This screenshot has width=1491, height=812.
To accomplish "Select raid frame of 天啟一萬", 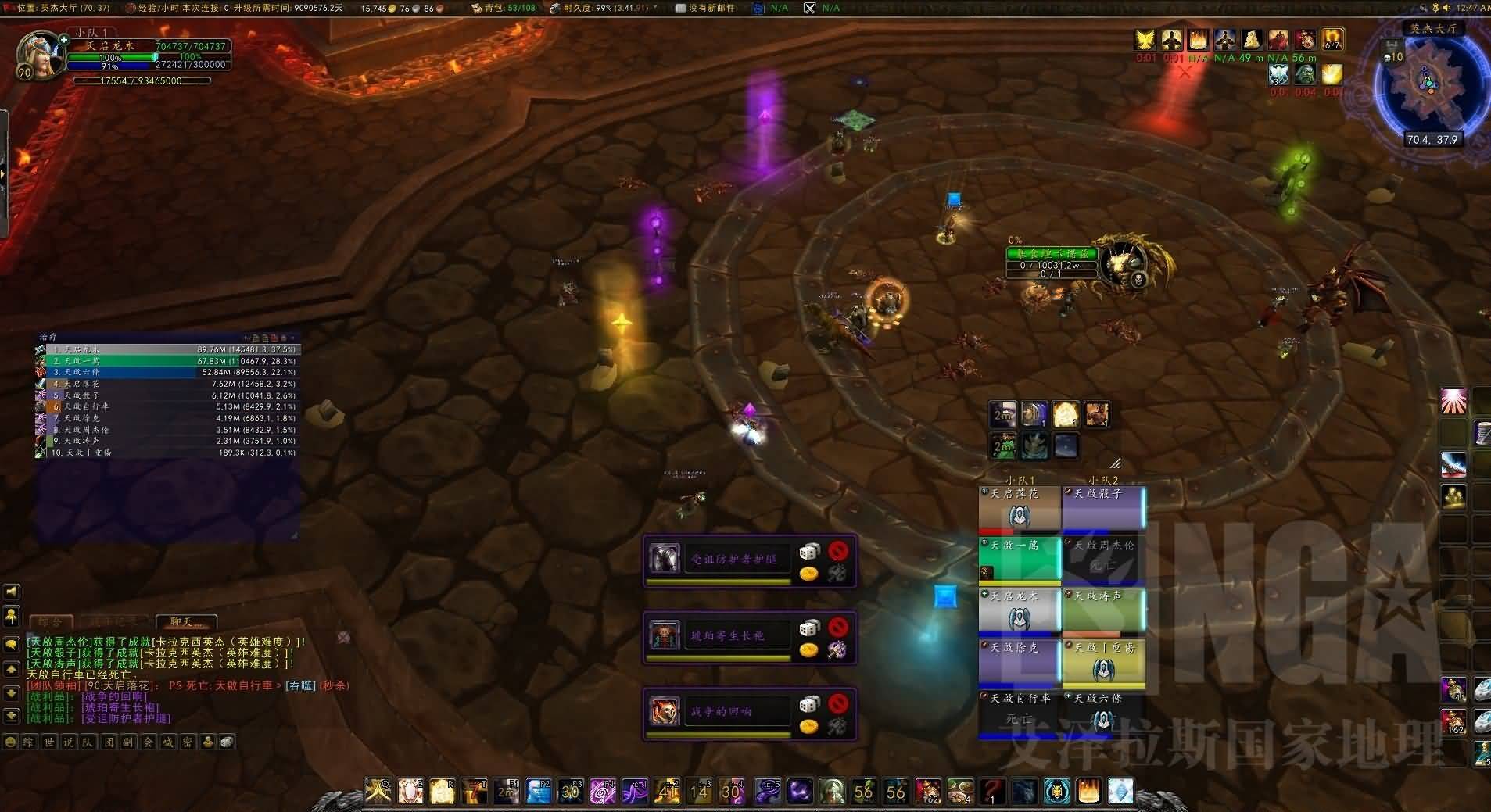I will [1019, 560].
